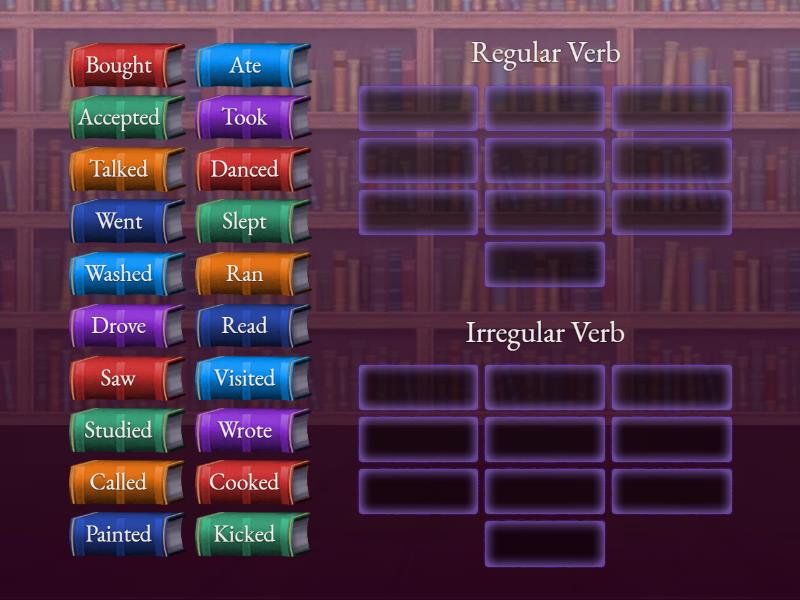Select the green Kicked book

pos(245,535)
